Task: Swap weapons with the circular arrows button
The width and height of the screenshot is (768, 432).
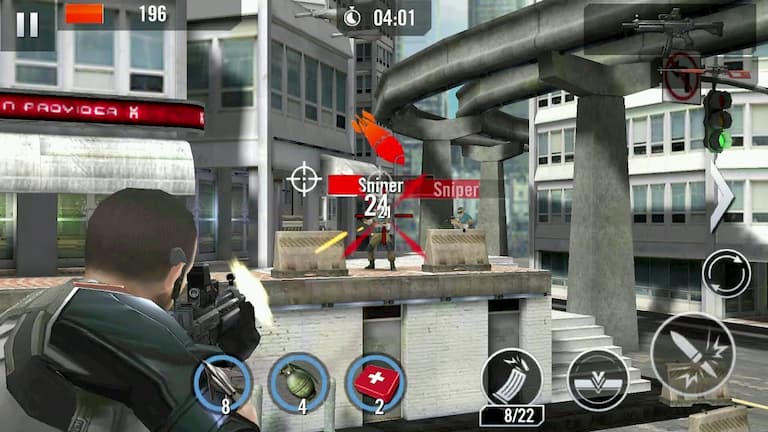Action: pyautogui.click(x=725, y=273)
